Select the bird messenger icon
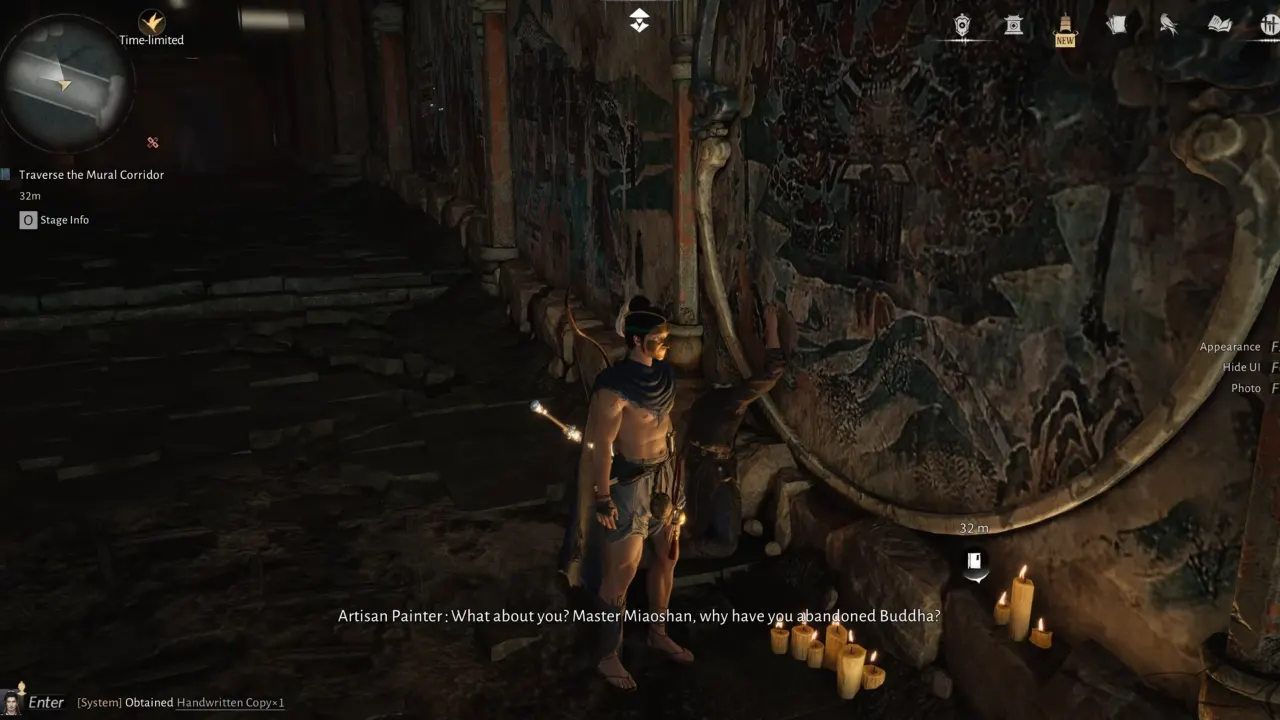The height and width of the screenshot is (720, 1280). [1168, 24]
